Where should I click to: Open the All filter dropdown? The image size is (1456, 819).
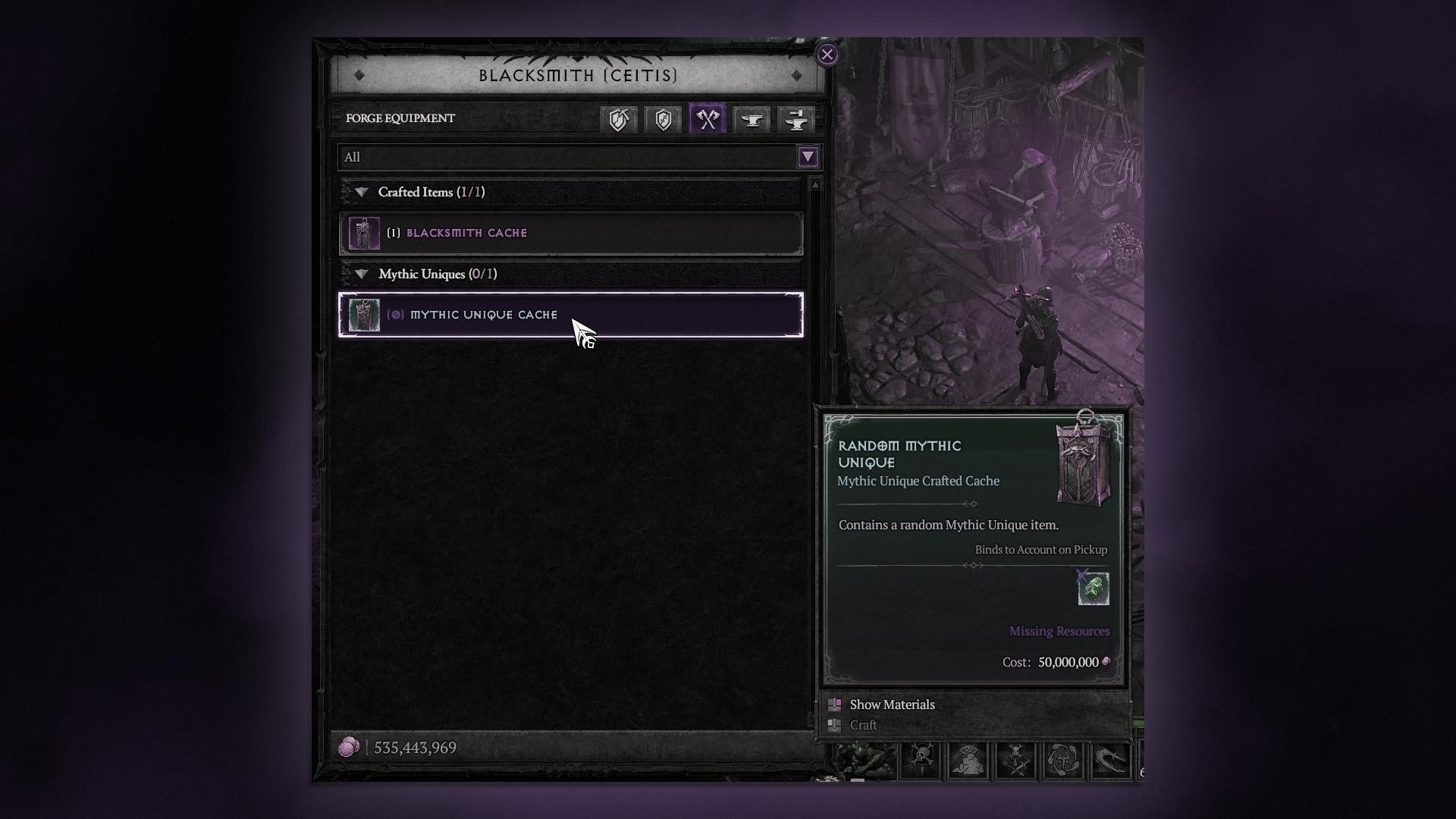808,157
